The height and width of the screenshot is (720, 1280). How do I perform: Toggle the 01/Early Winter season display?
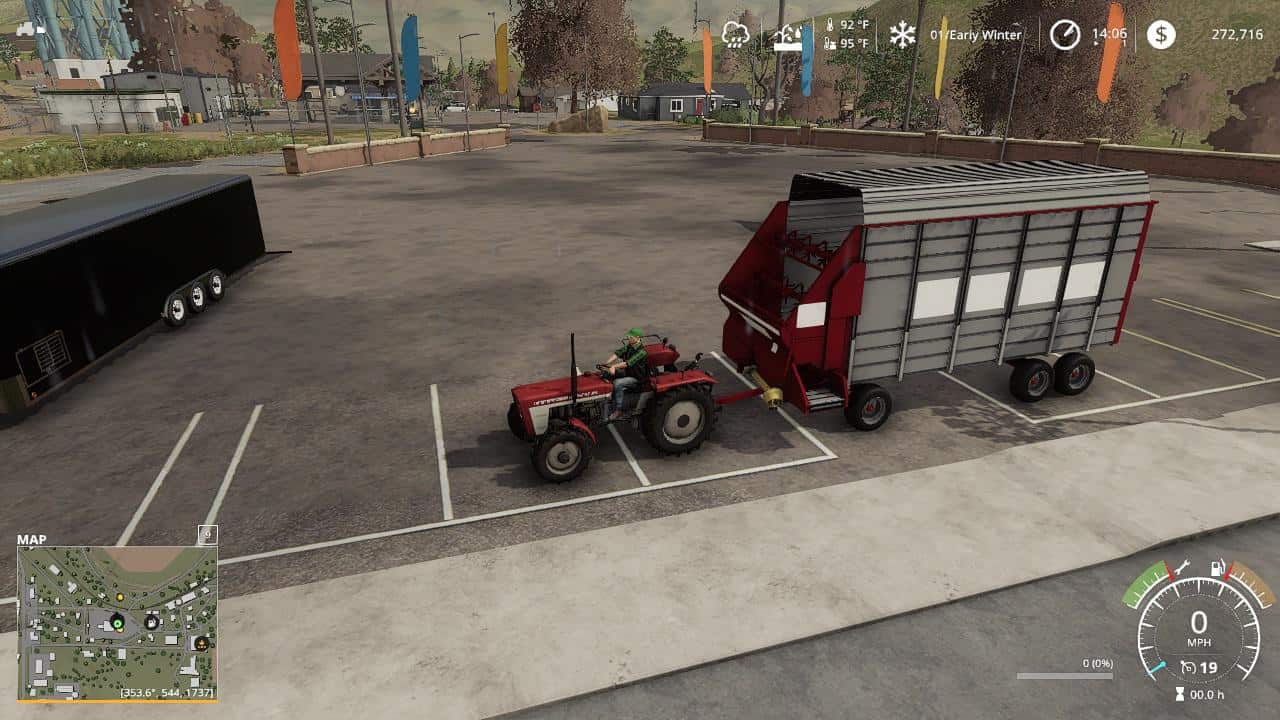(975, 34)
